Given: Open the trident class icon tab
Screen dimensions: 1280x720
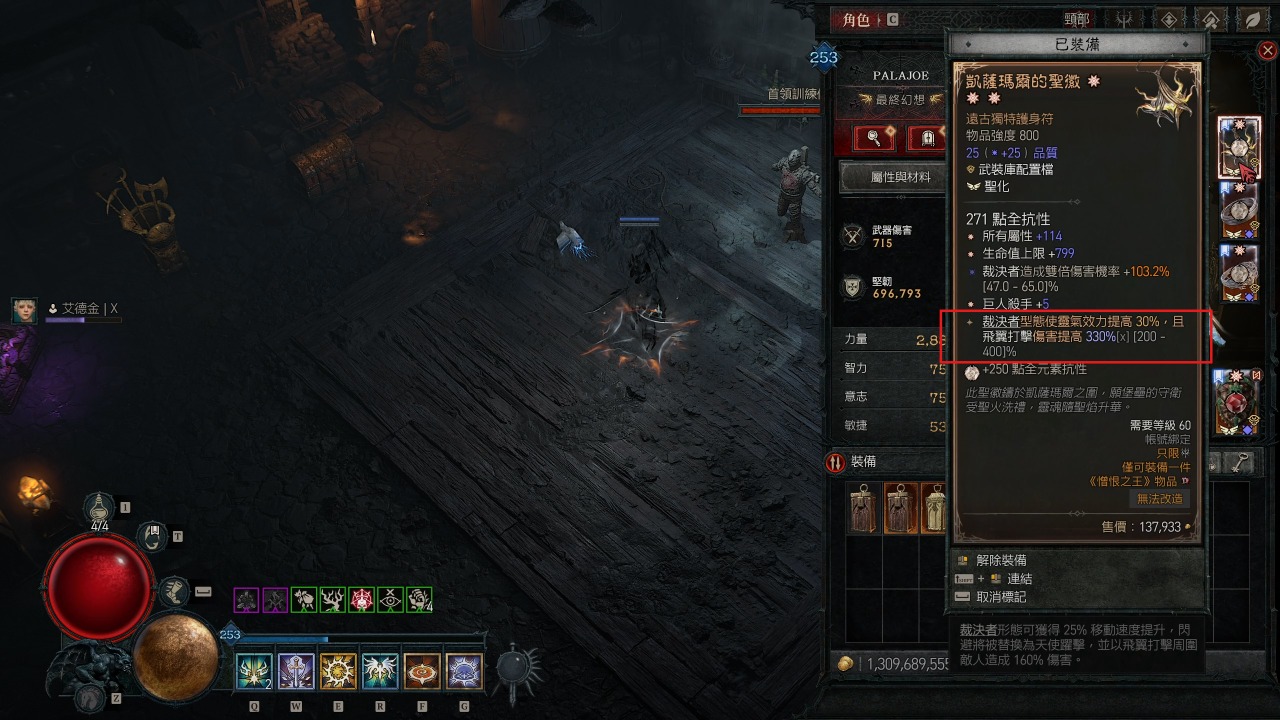Looking at the screenshot, I should (x=1128, y=19).
